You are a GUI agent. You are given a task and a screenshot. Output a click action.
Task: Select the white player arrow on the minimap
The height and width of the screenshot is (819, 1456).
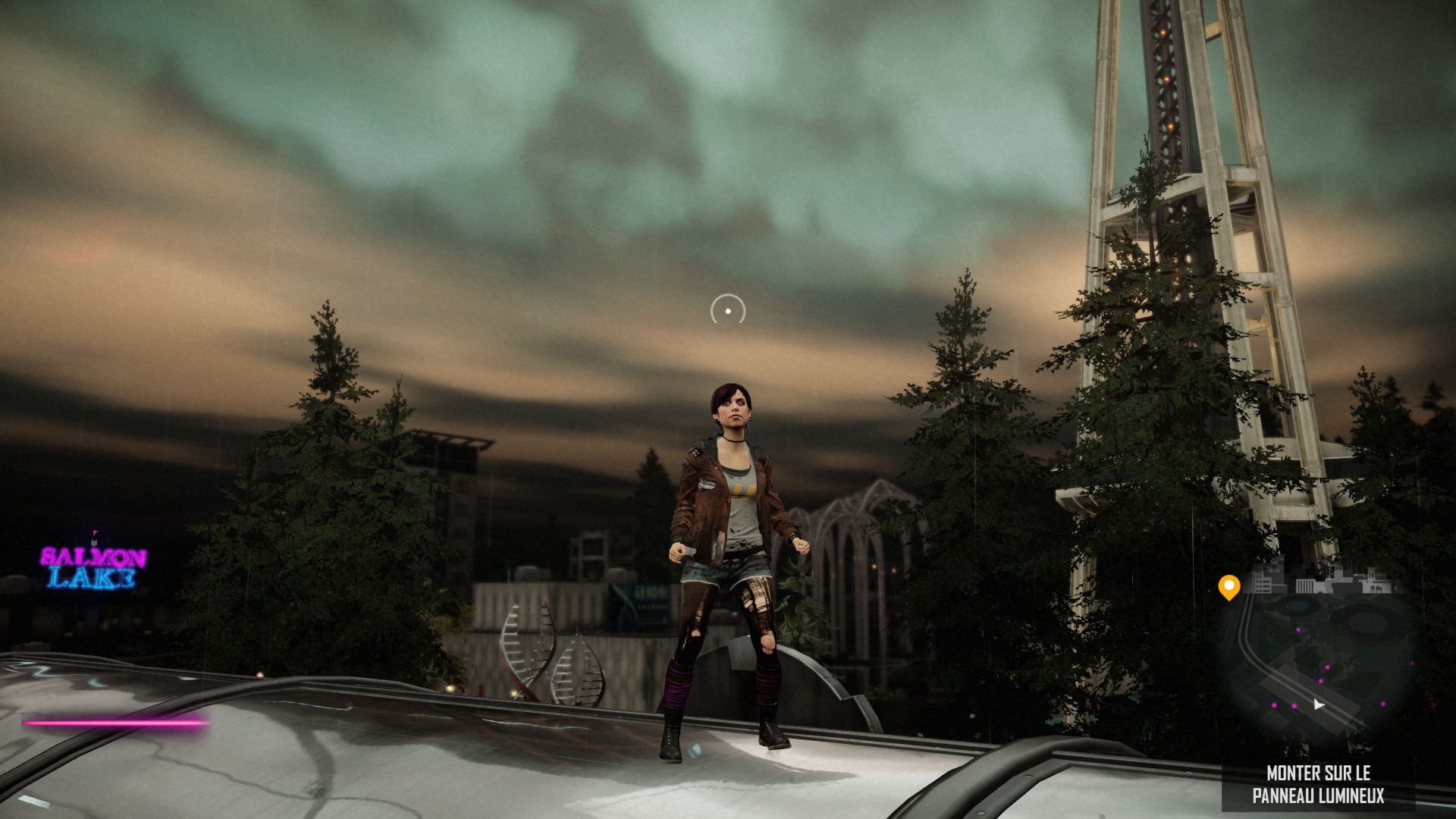click(1319, 704)
